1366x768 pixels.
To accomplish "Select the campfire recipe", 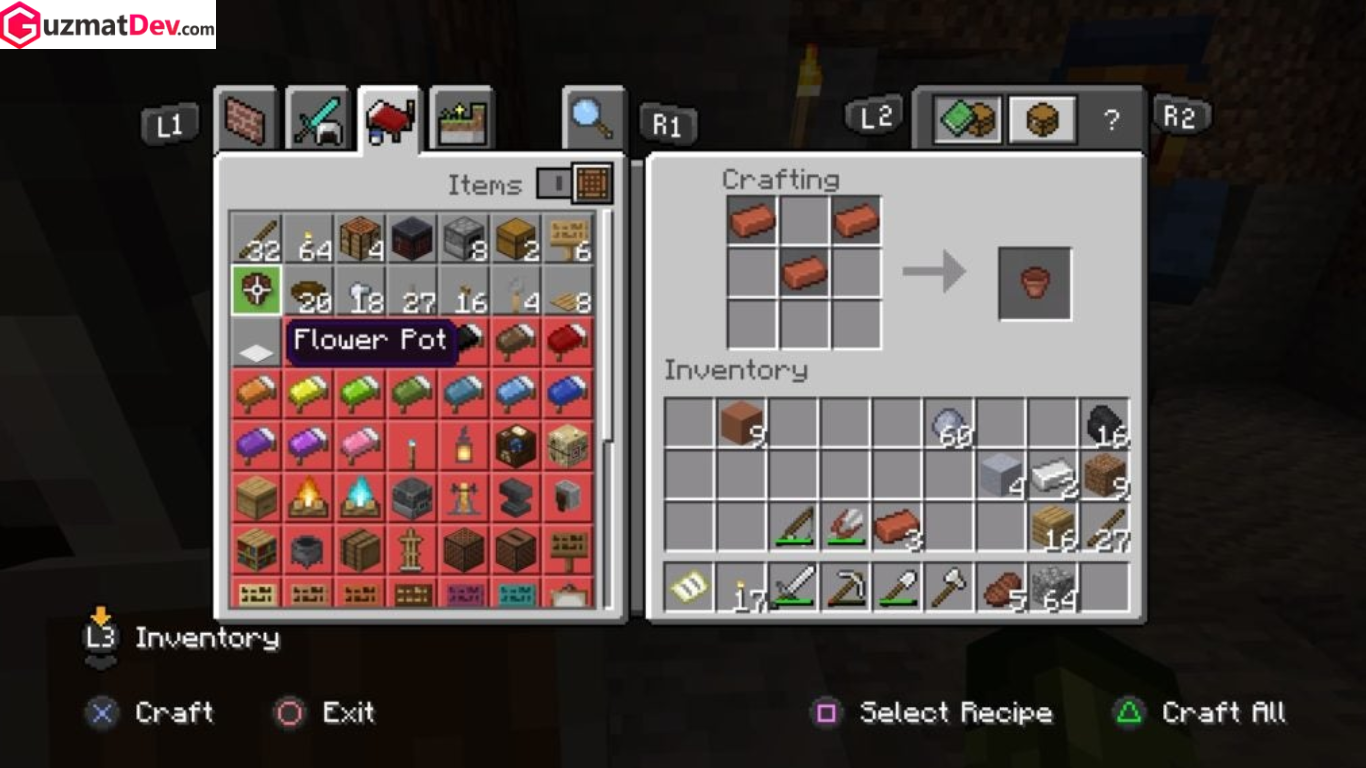I will click(309, 497).
